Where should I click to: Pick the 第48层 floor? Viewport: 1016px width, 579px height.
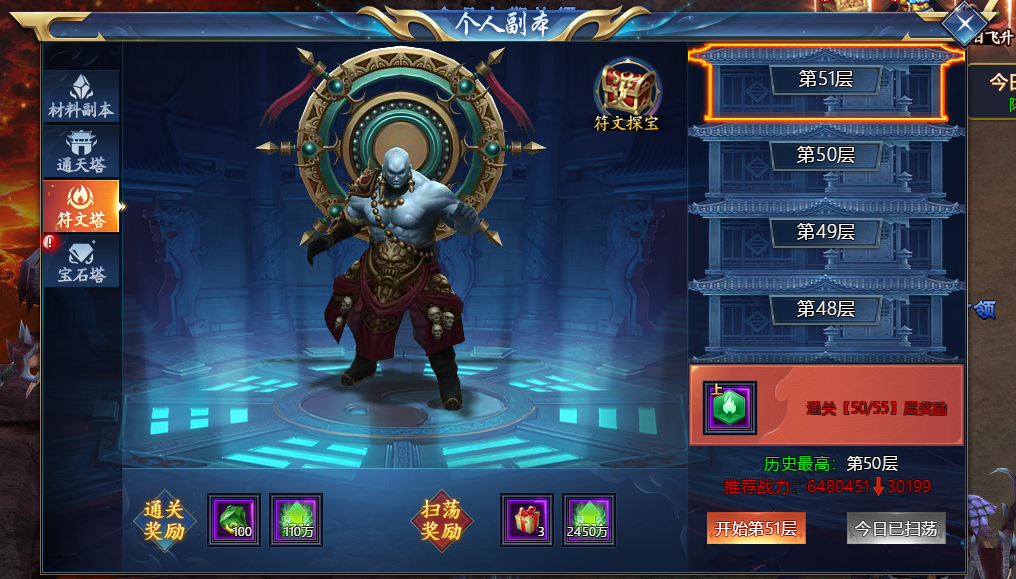(825, 309)
